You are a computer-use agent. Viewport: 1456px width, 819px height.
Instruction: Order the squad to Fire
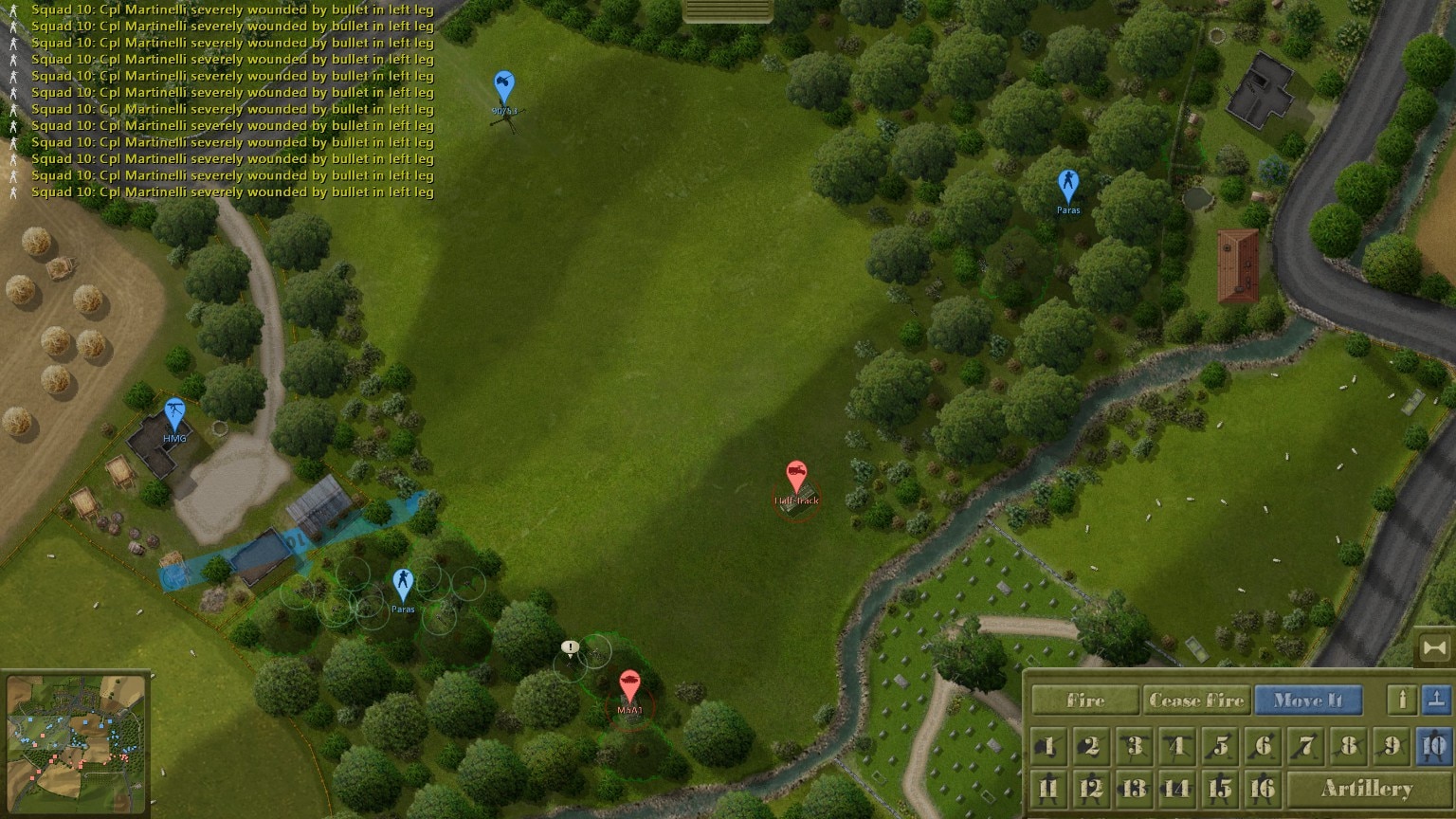pyautogui.click(x=1085, y=701)
